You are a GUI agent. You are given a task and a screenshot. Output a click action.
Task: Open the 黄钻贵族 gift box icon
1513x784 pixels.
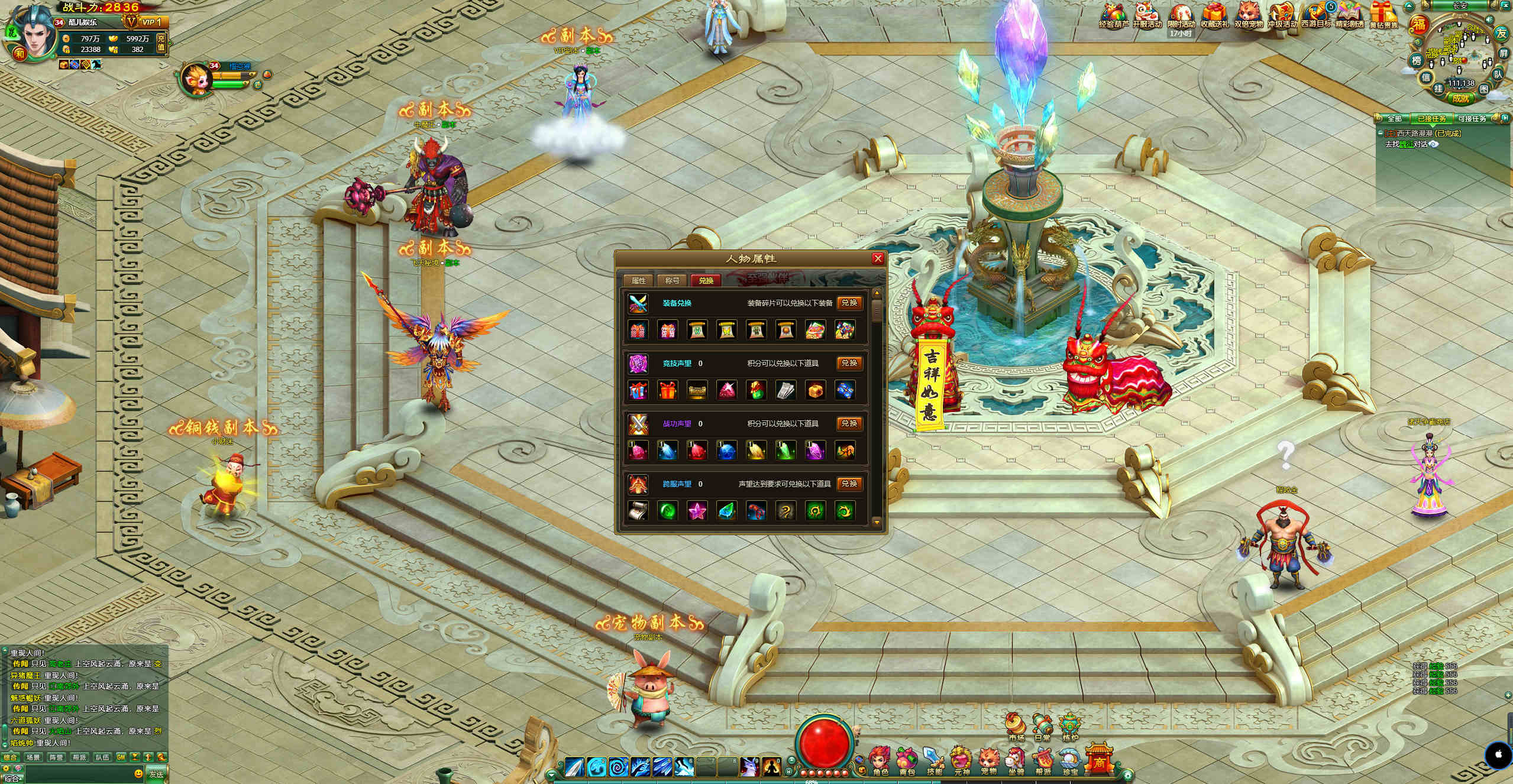pyautogui.click(x=1383, y=15)
